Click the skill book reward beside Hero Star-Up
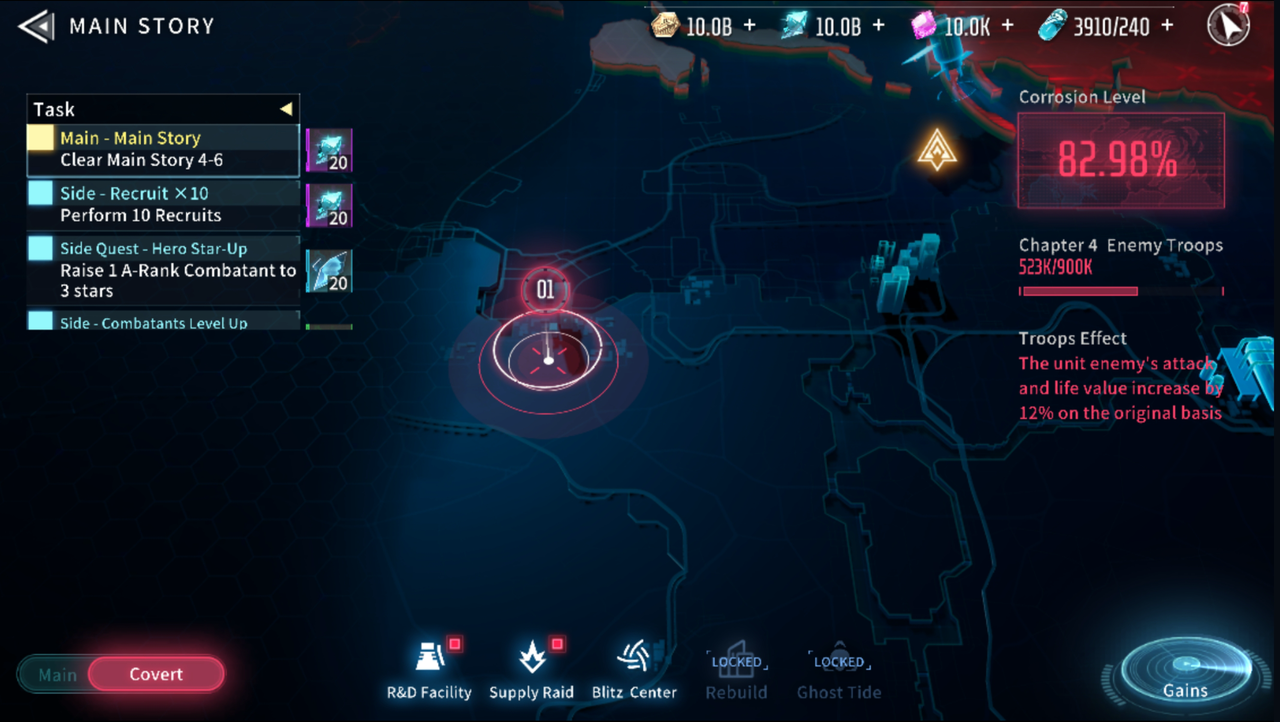 [330, 270]
